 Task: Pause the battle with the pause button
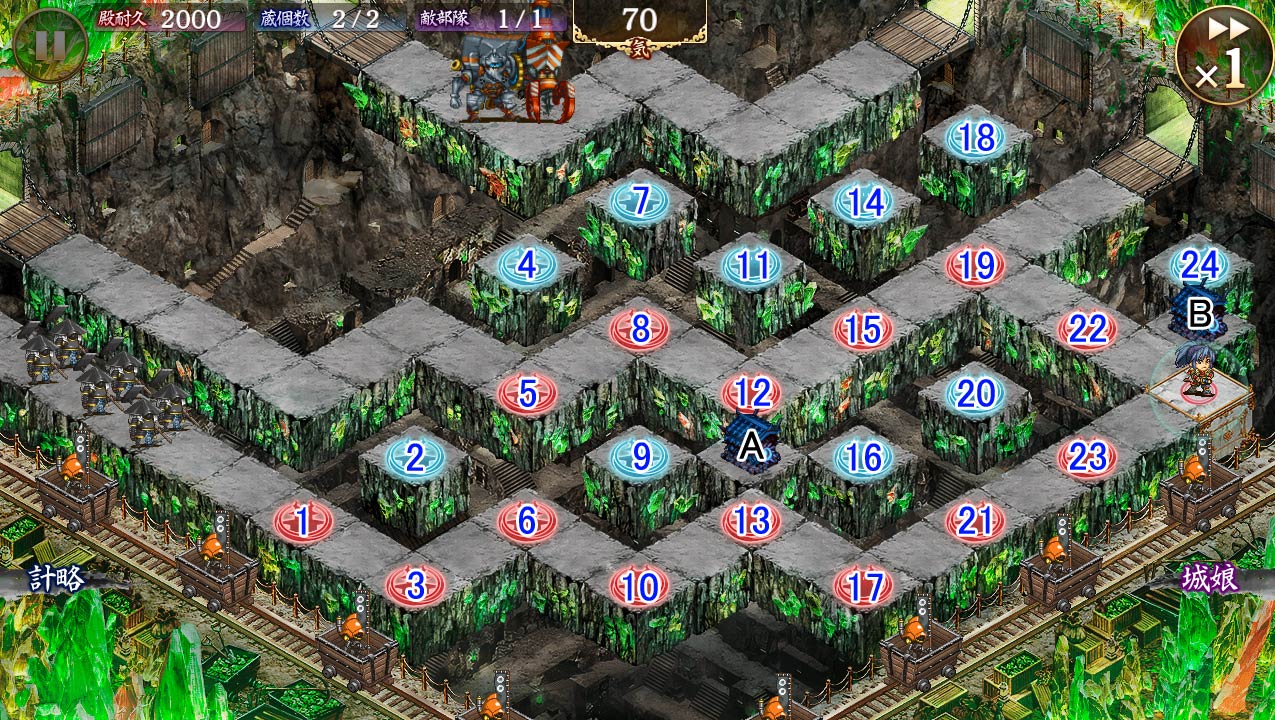49,45
